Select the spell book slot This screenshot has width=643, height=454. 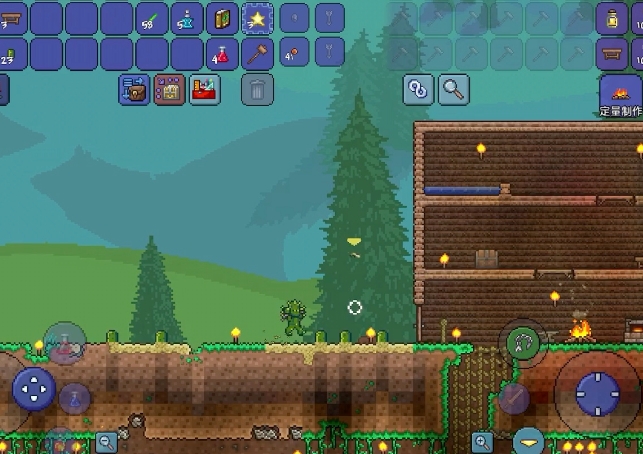[223, 18]
